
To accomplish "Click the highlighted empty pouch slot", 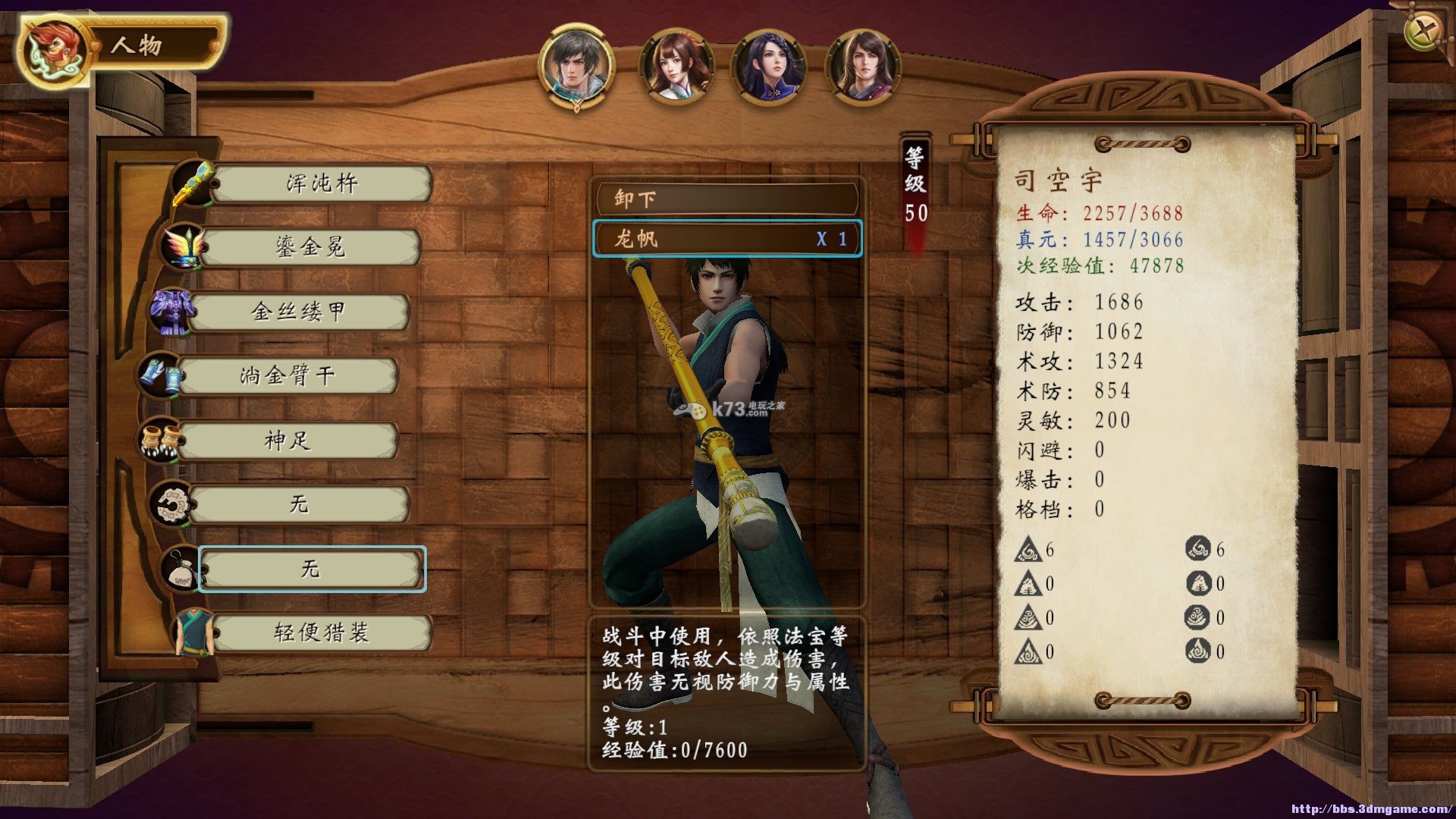I will pyautogui.click(x=311, y=569).
